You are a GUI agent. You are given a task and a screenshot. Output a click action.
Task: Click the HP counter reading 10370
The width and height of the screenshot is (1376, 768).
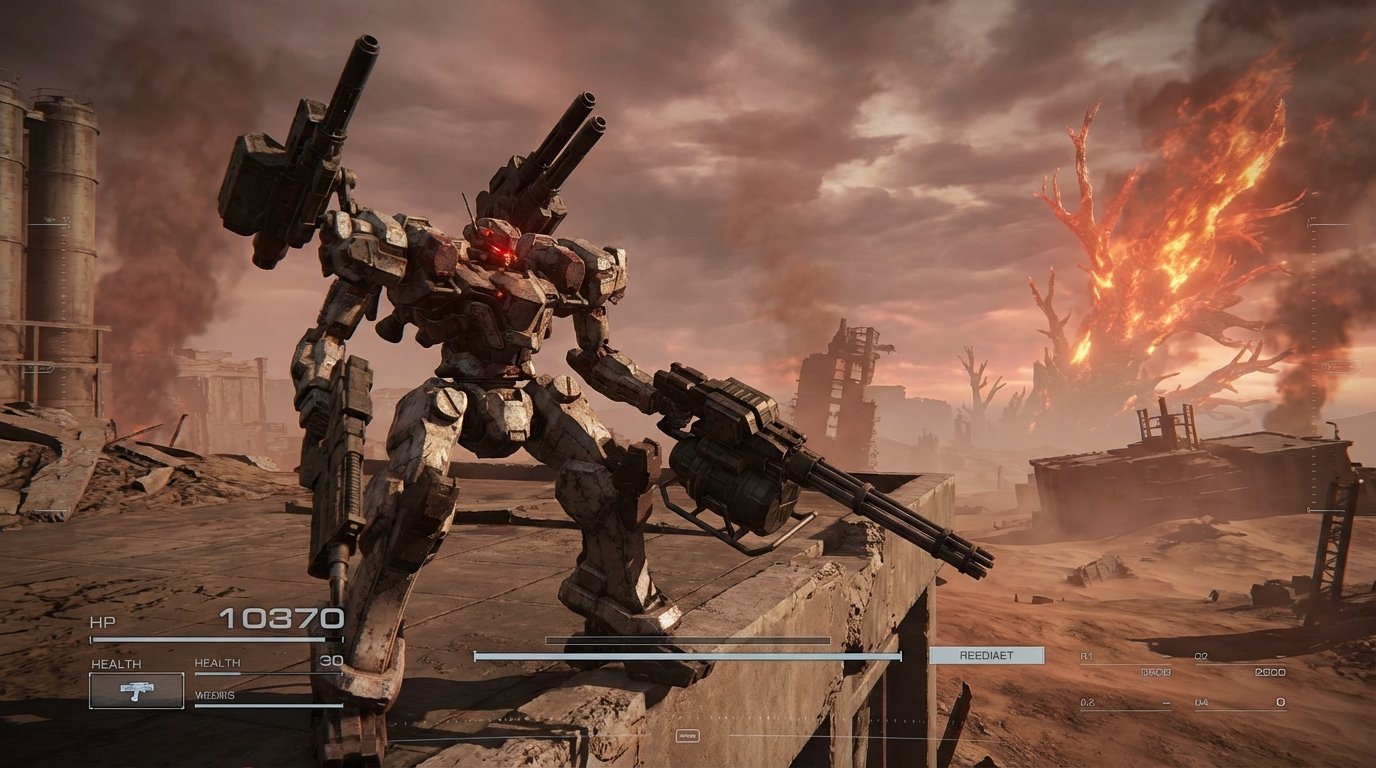click(280, 618)
